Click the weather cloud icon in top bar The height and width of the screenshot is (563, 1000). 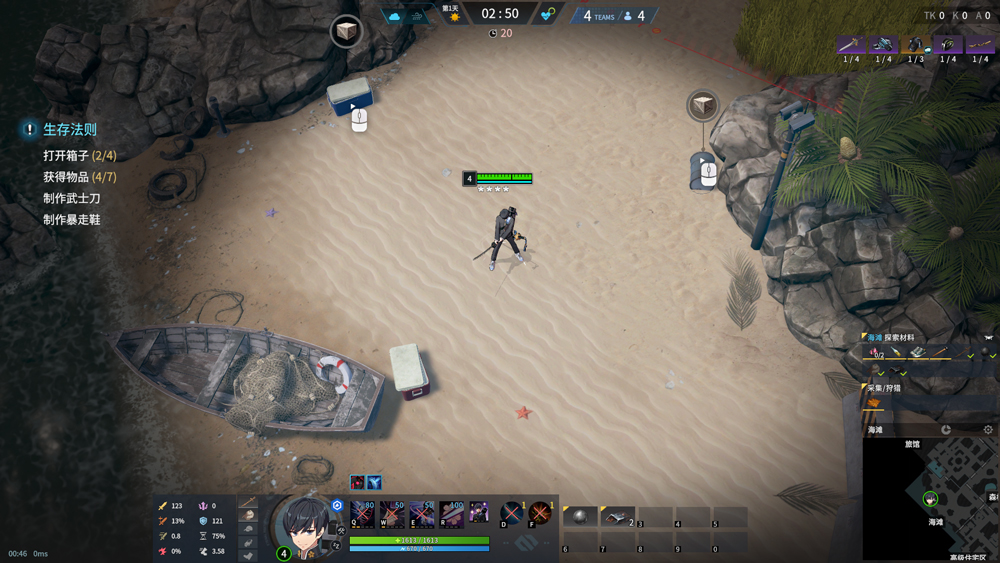394,16
